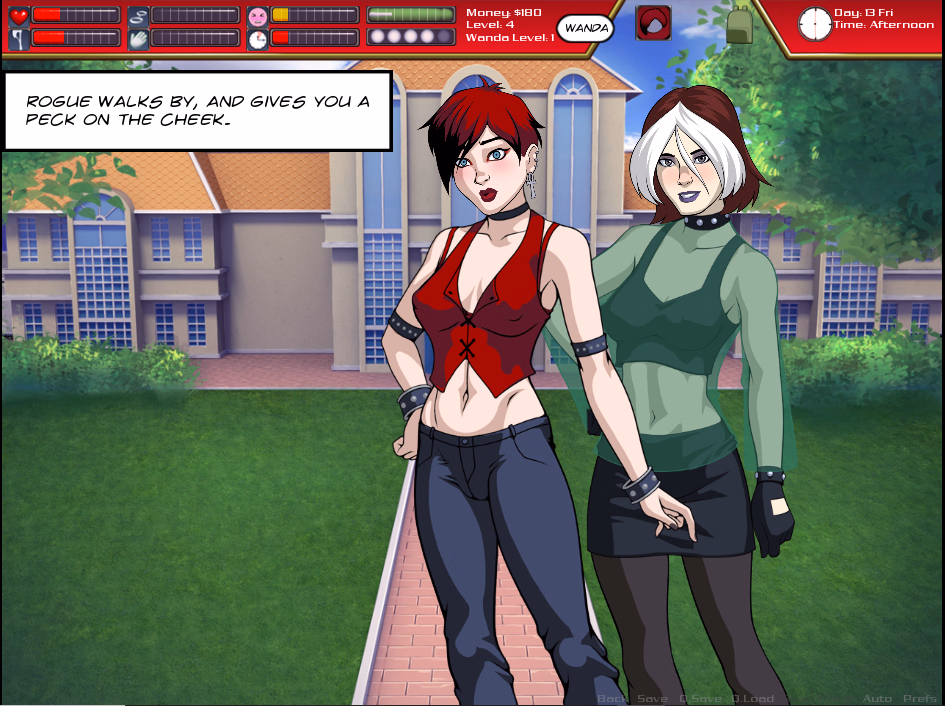Quick load with Q.Load
Image resolution: width=945 pixels, height=706 pixels.
[x=753, y=698]
